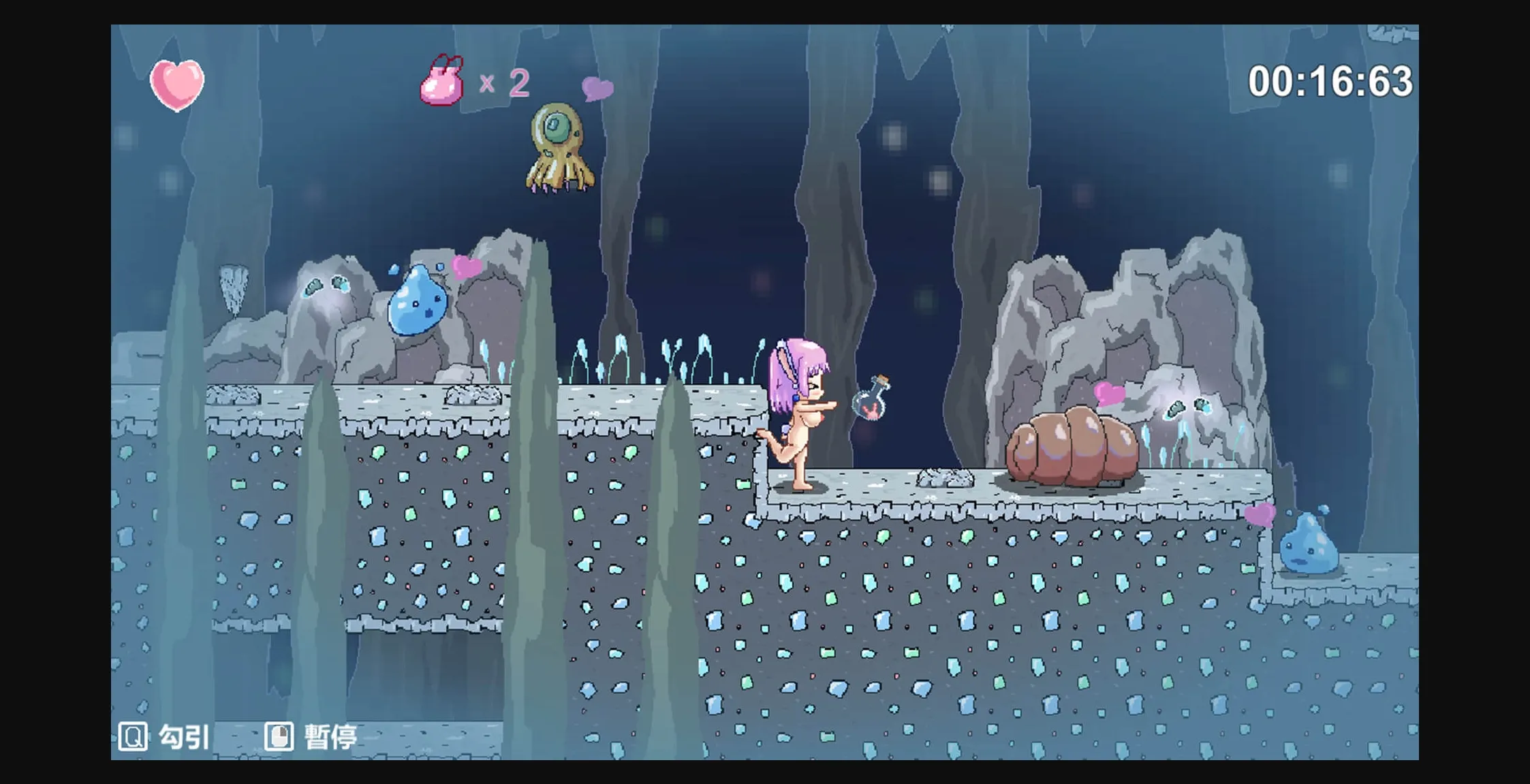The image size is (1530, 784).
Task: Click the floating heart potion bottle
Action: point(872,402)
